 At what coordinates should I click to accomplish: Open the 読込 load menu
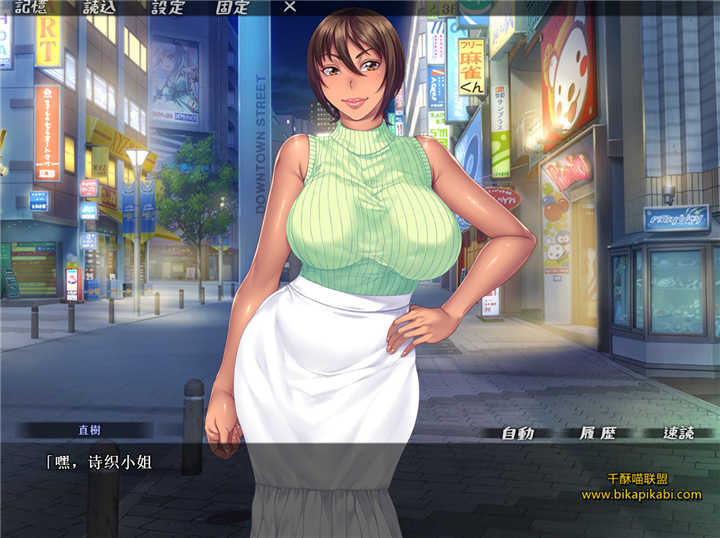pos(99,7)
